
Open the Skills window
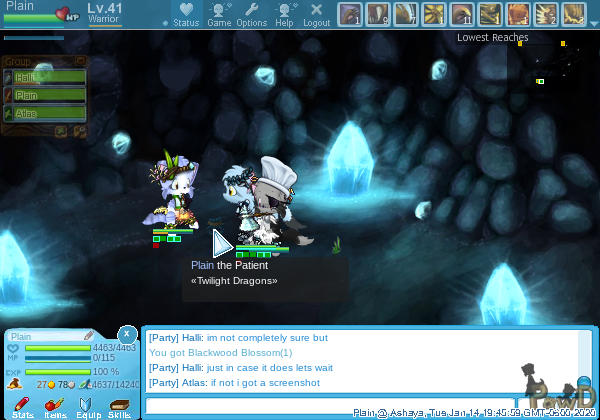(x=119, y=406)
